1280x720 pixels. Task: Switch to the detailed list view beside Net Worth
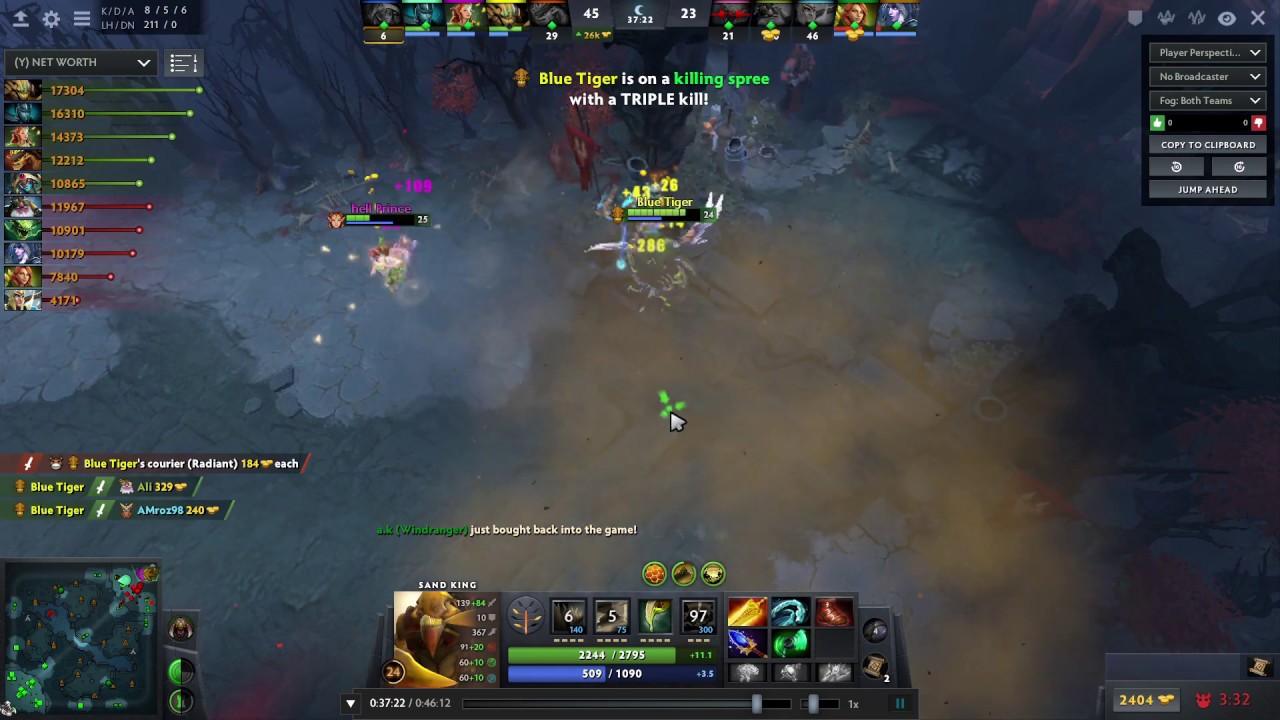(183, 62)
